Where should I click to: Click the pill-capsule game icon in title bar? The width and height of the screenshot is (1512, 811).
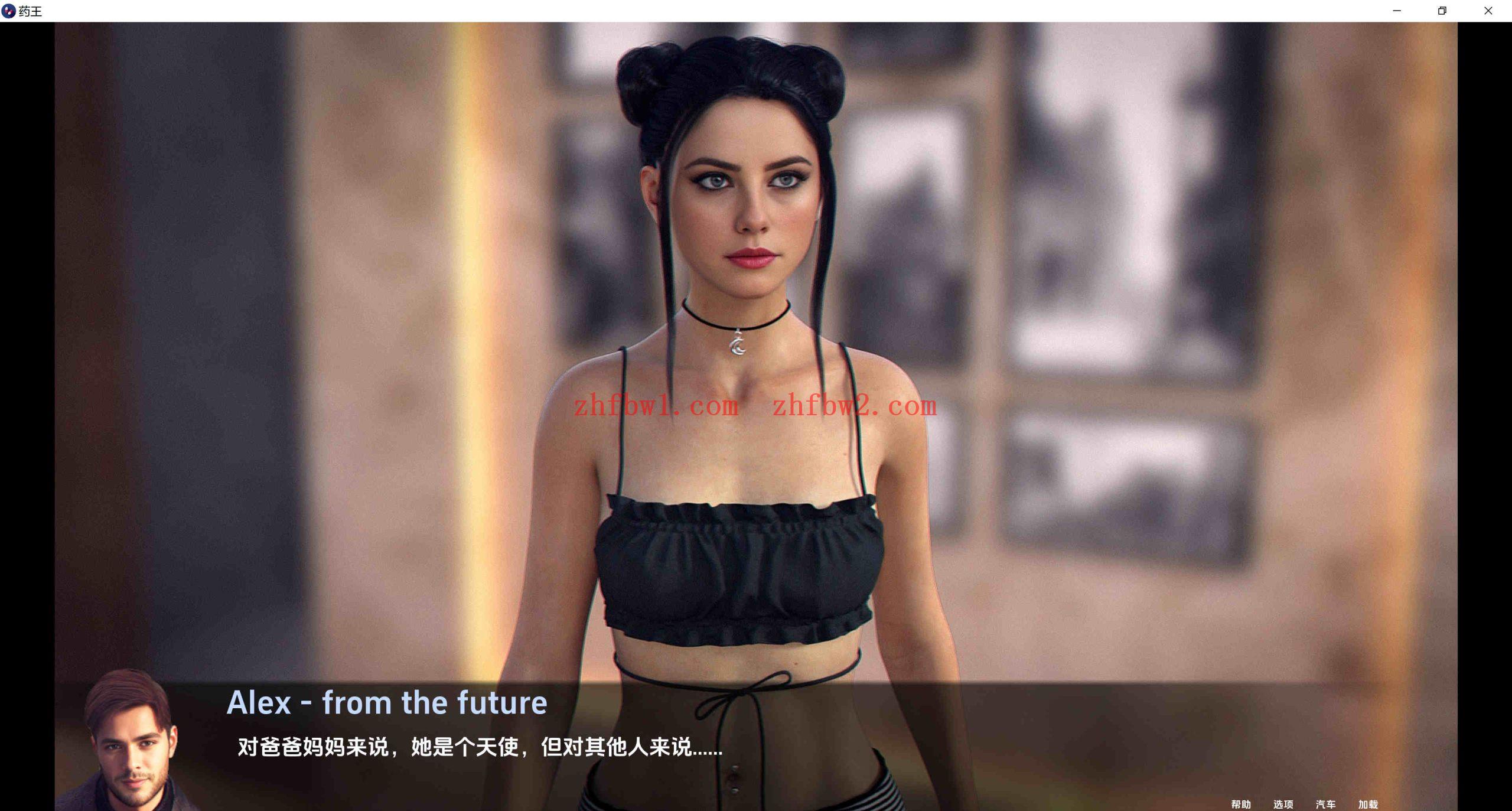click(8, 11)
